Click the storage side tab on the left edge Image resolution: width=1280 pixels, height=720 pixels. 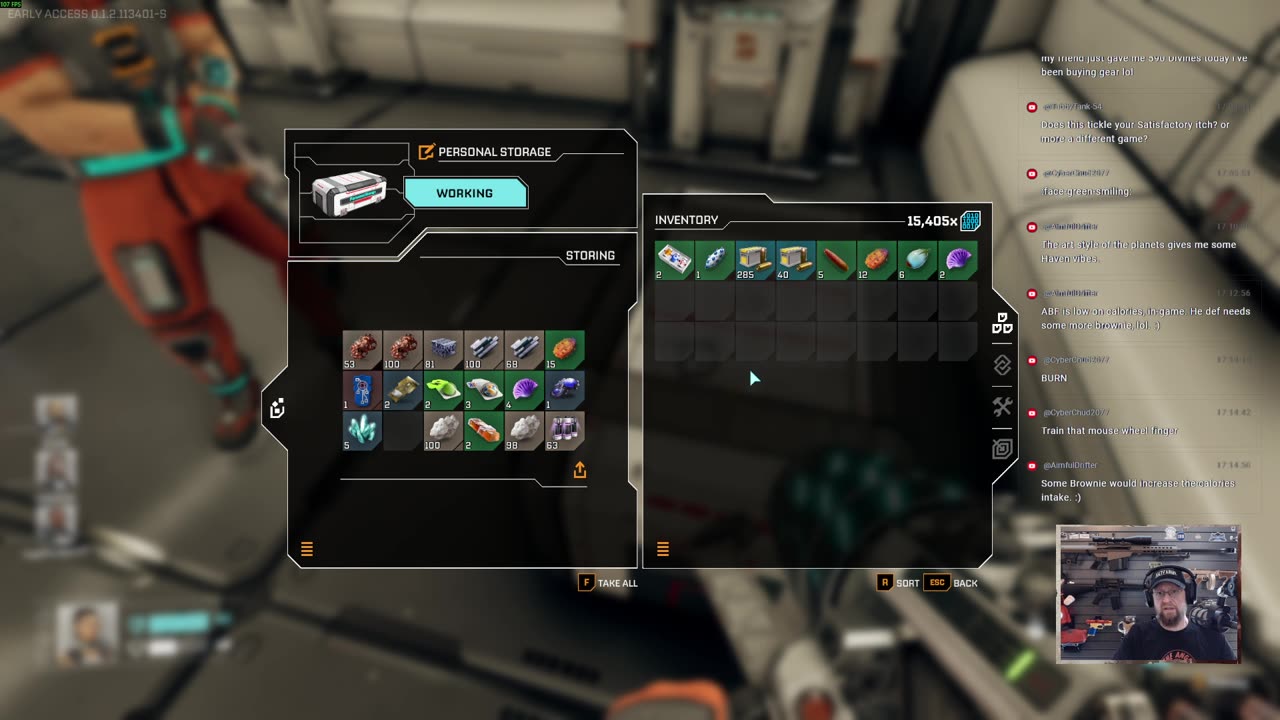[277, 408]
